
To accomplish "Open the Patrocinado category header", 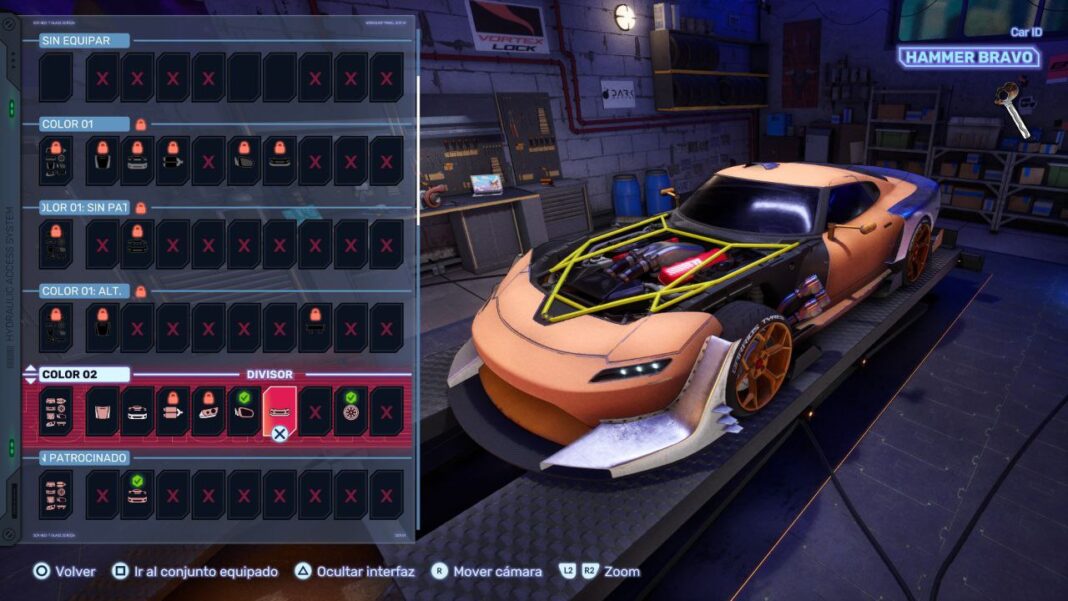I will click(x=84, y=458).
